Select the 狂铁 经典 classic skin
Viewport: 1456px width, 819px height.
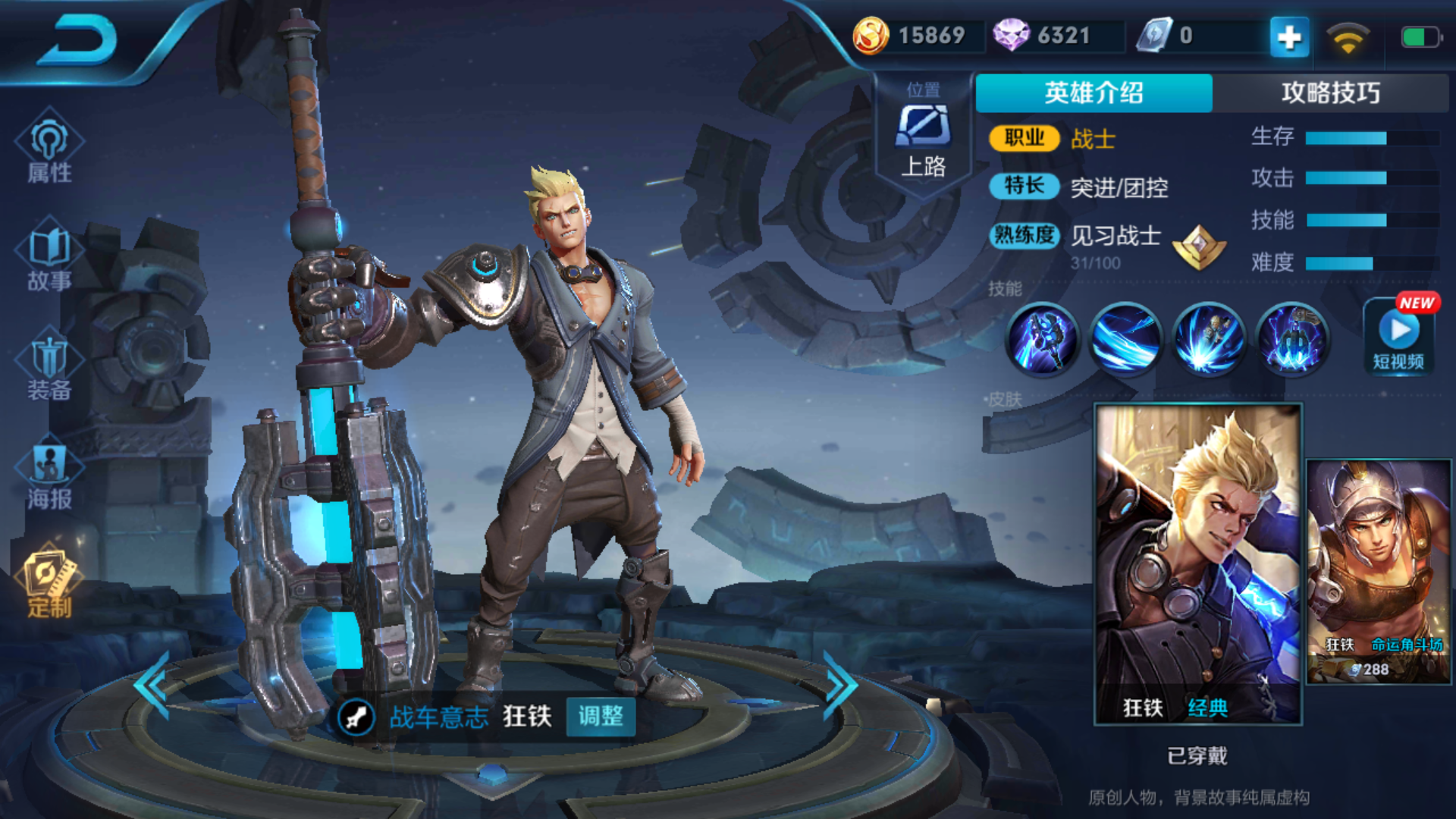point(1198,564)
